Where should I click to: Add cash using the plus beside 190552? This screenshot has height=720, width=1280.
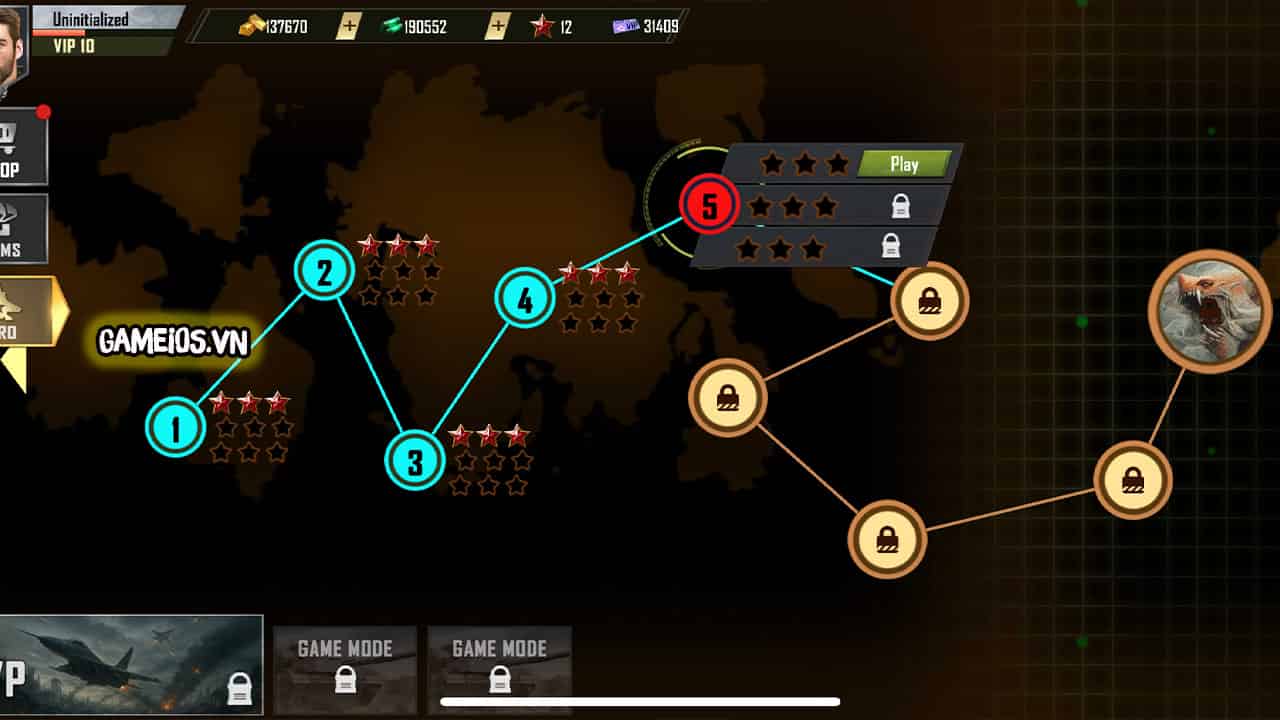[x=496, y=27]
